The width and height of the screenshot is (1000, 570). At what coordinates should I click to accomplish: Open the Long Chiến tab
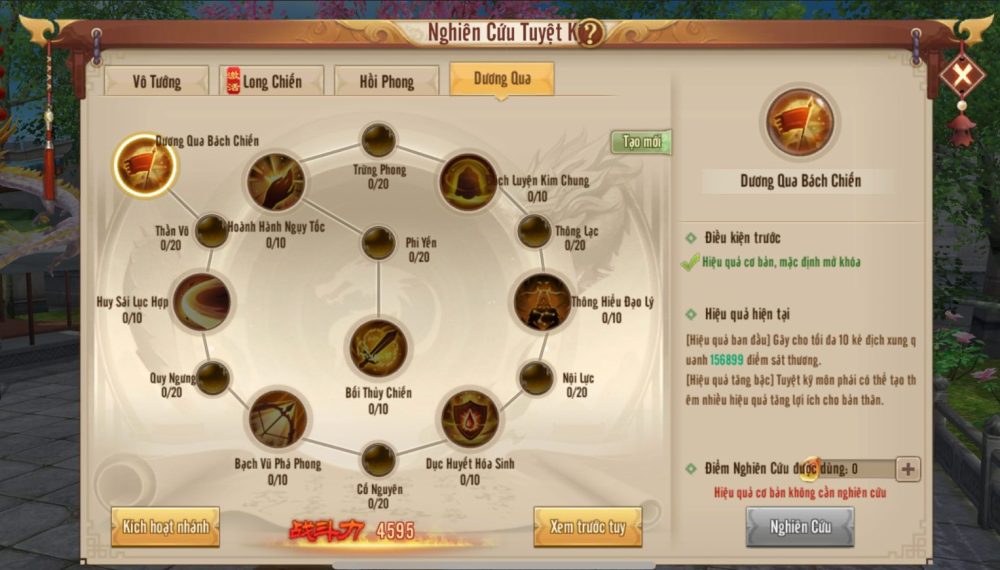(272, 81)
